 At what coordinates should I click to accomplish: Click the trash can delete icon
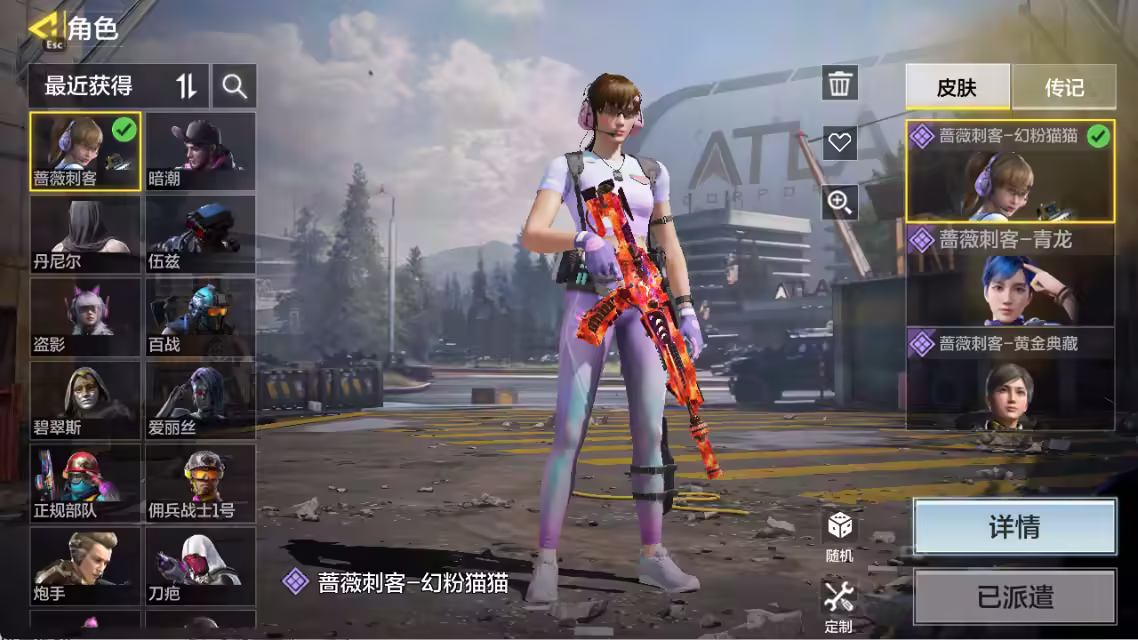(x=840, y=83)
